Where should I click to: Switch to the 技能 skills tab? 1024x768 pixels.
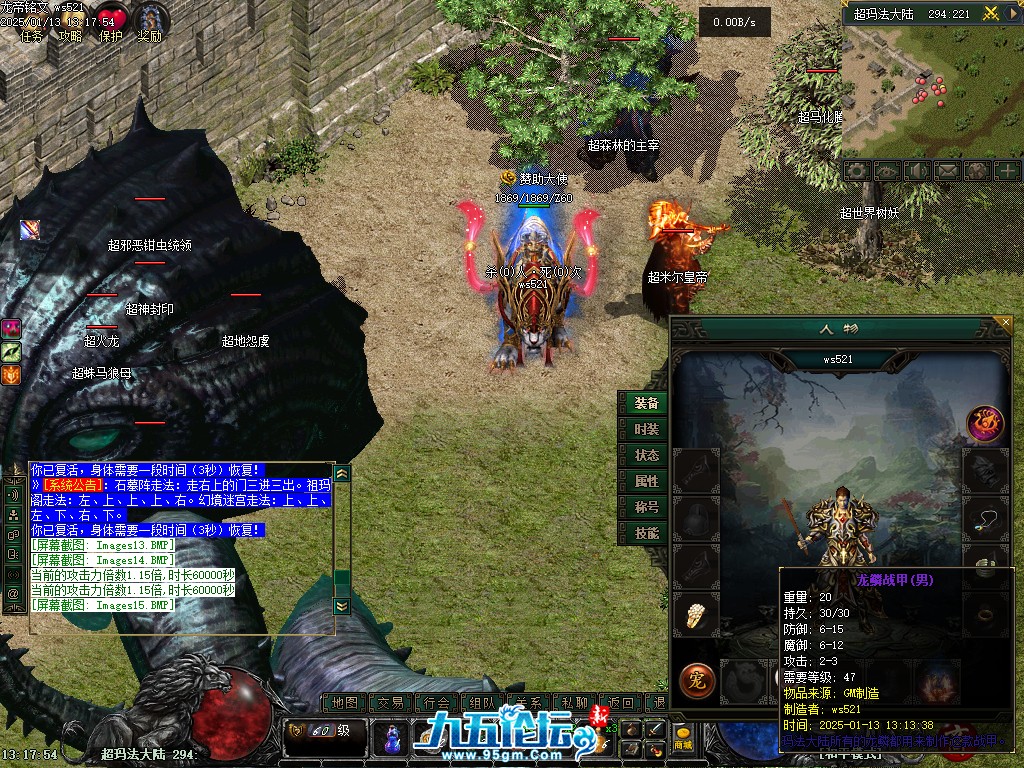click(x=646, y=533)
